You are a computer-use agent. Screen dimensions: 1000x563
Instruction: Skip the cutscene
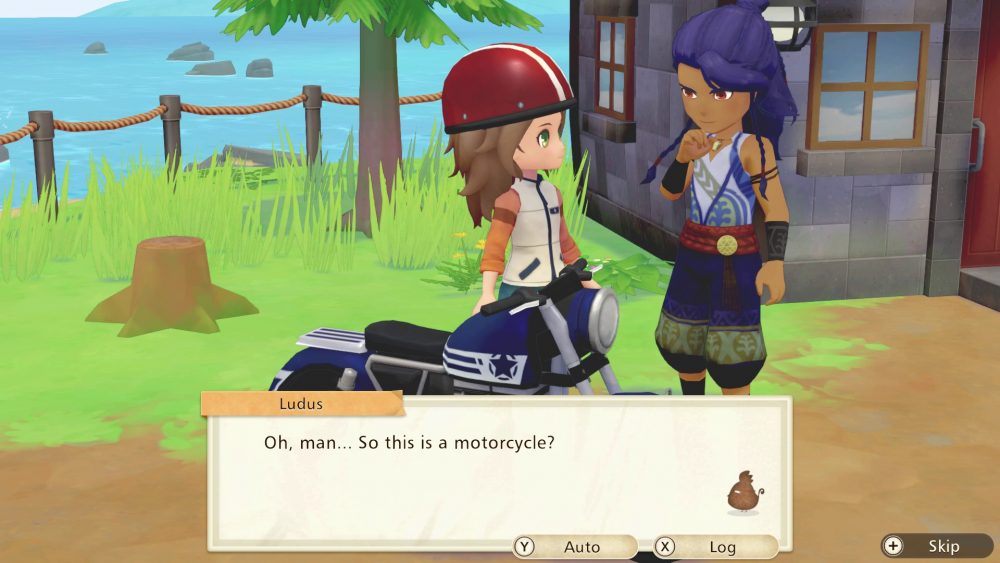(934, 546)
